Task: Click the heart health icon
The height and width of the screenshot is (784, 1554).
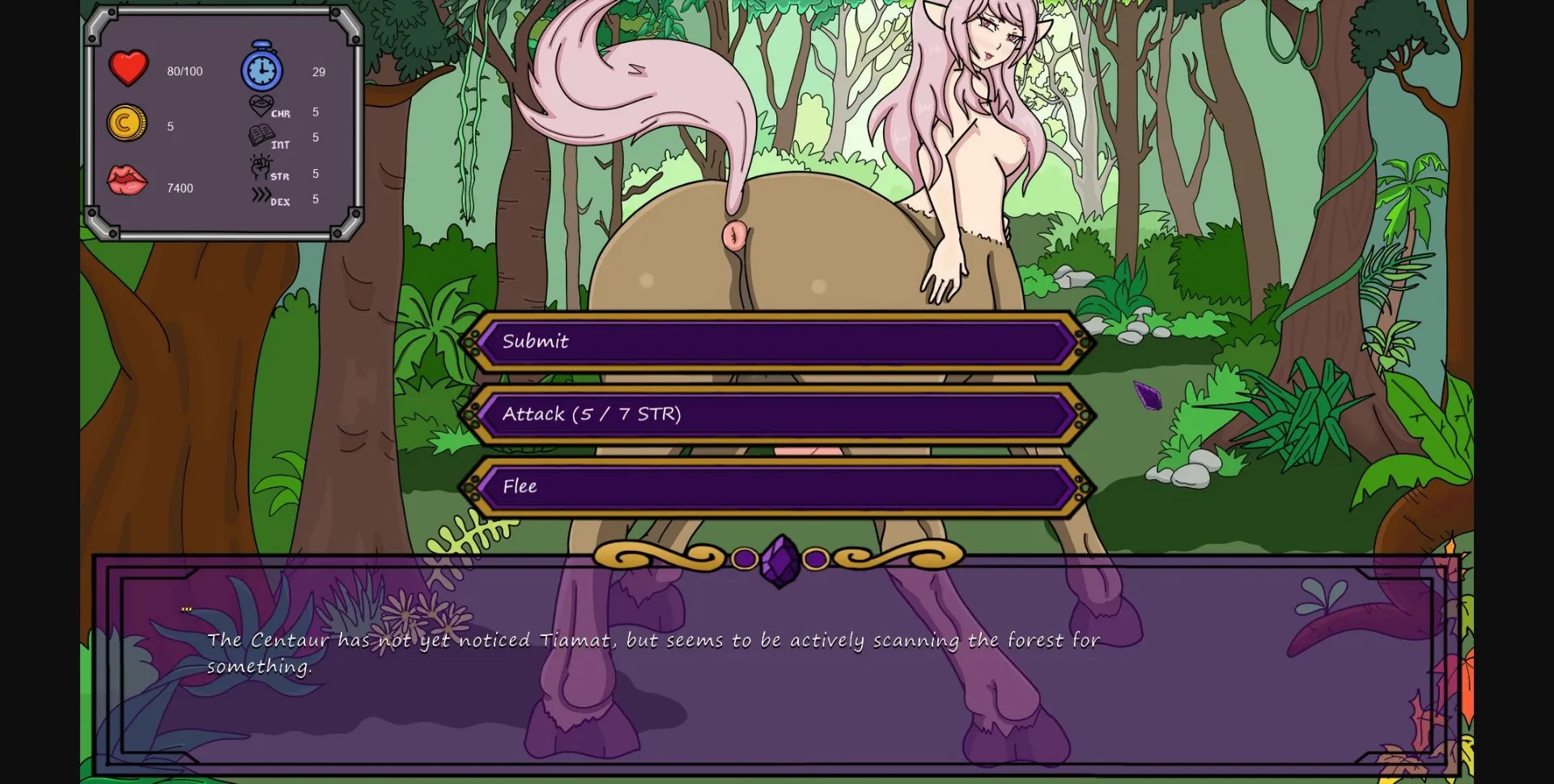Action: (x=127, y=69)
